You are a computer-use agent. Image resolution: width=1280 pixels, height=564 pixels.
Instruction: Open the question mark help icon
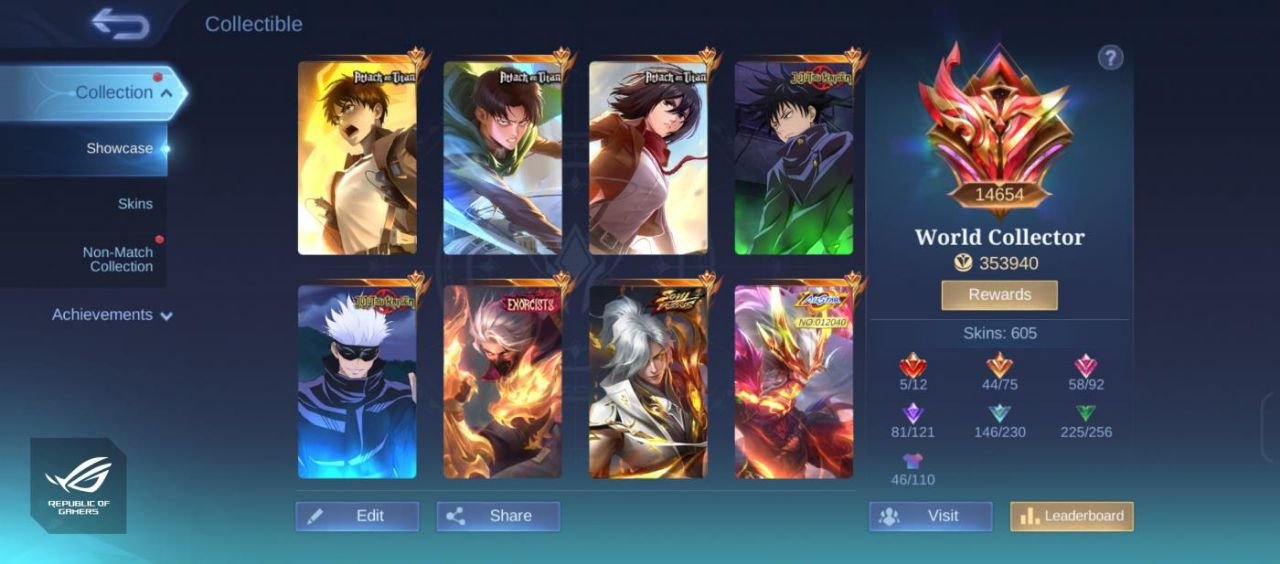click(1110, 58)
